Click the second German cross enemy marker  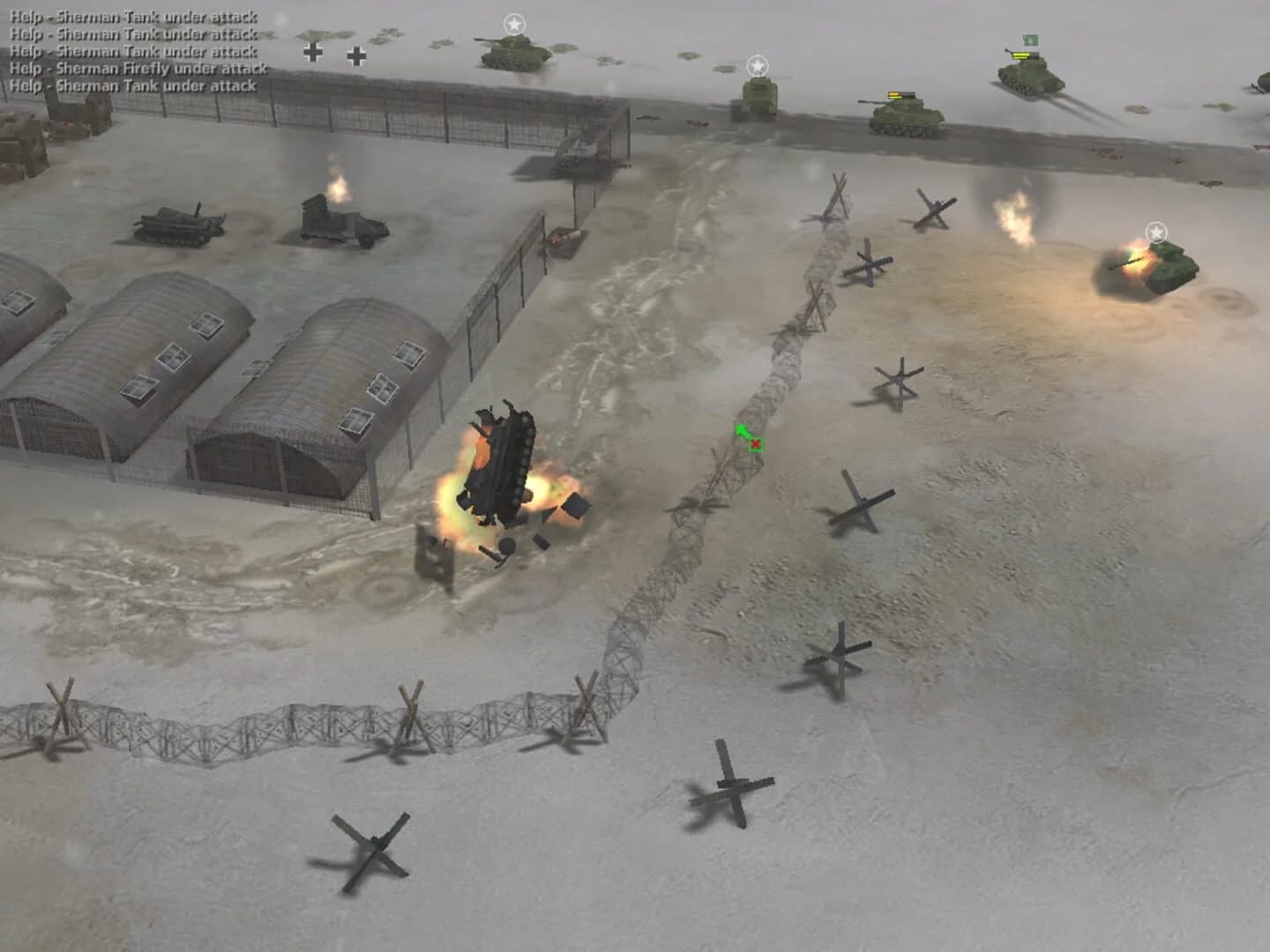[x=357, y=56]
